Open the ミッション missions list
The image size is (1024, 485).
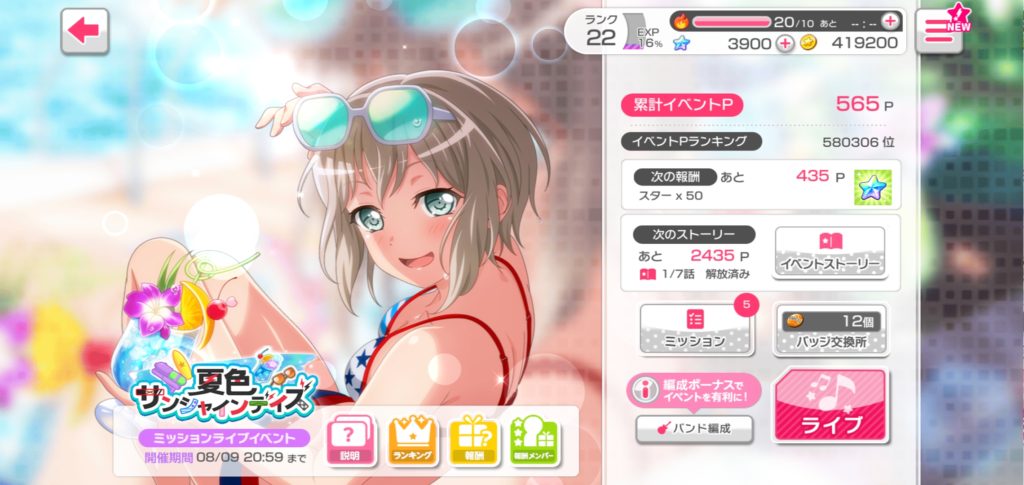(695, 329)
